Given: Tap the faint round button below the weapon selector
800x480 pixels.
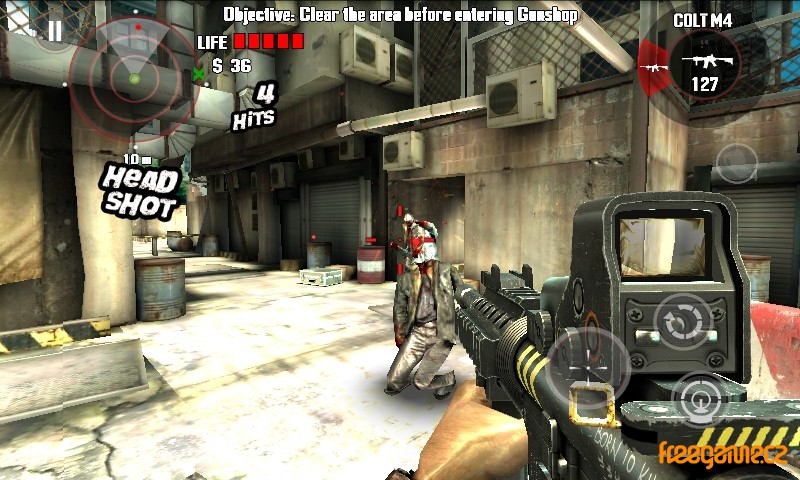Looking at the screenshot, I should coord(738,162).
